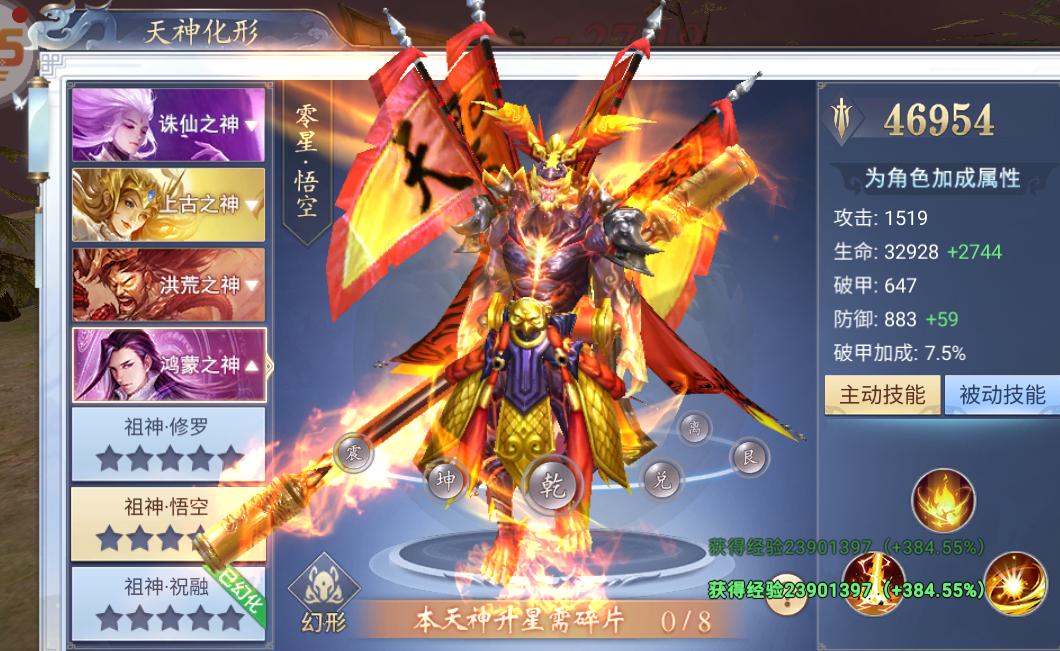Select the 乾 trigram node
Viewport: 1060px width, 651px height.
tap(553, 485)
